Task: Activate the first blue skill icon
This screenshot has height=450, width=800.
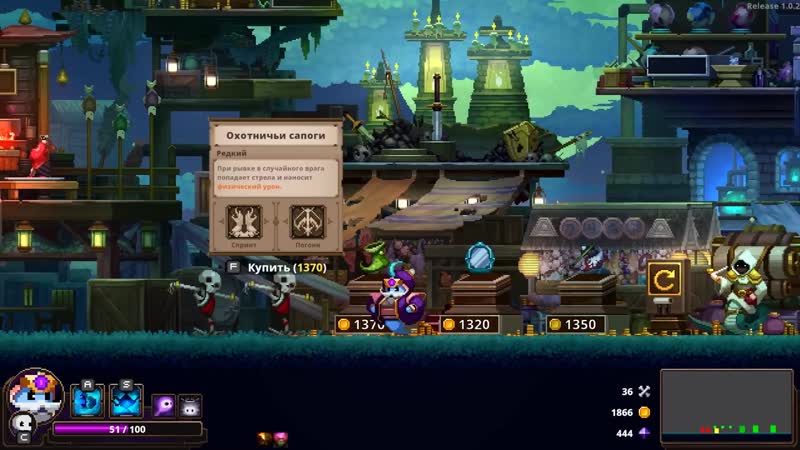Action: pos(87,402)
